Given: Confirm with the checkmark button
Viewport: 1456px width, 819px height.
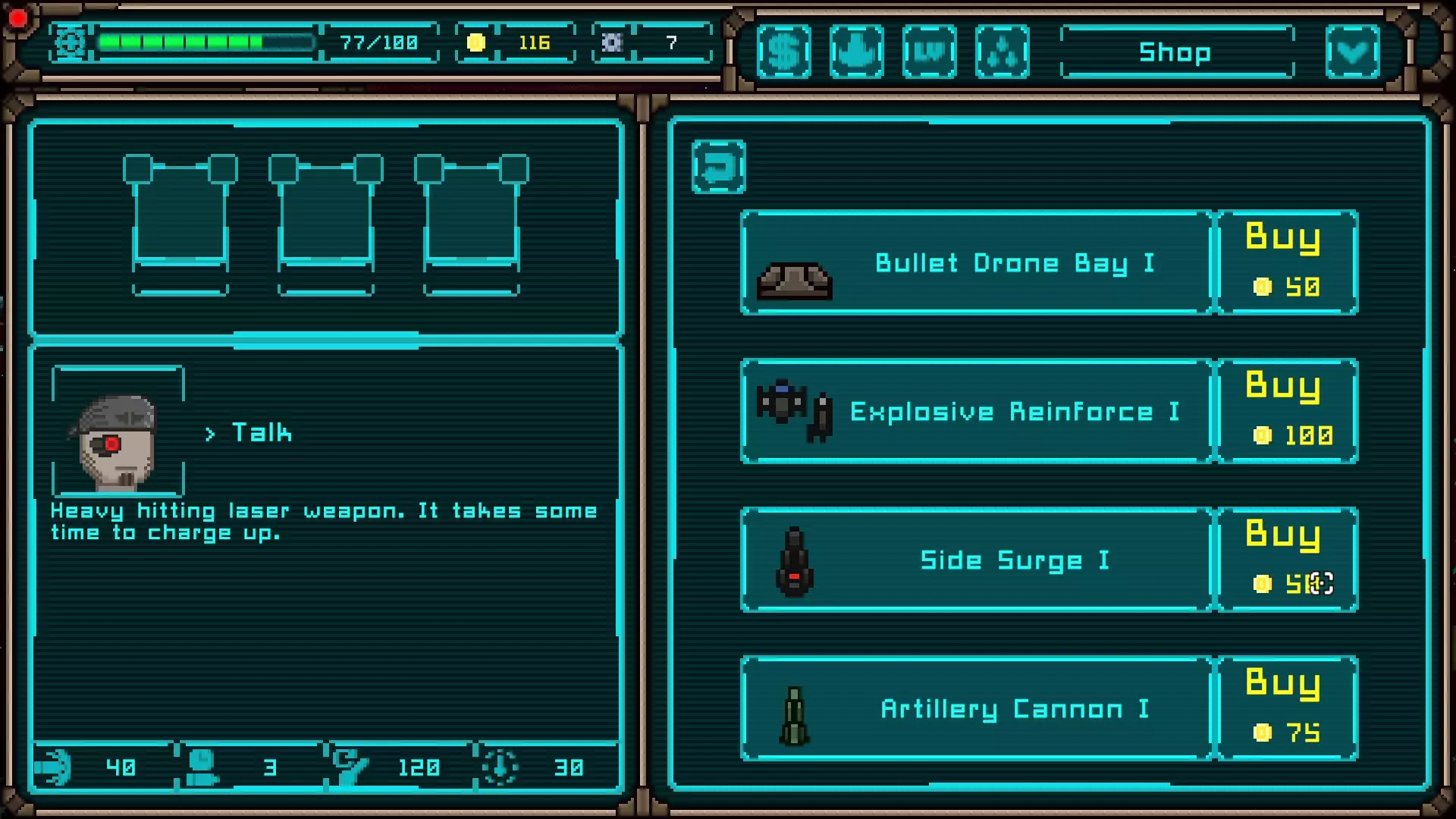Looking at the screenshot, I should (x=1353, y=52).
